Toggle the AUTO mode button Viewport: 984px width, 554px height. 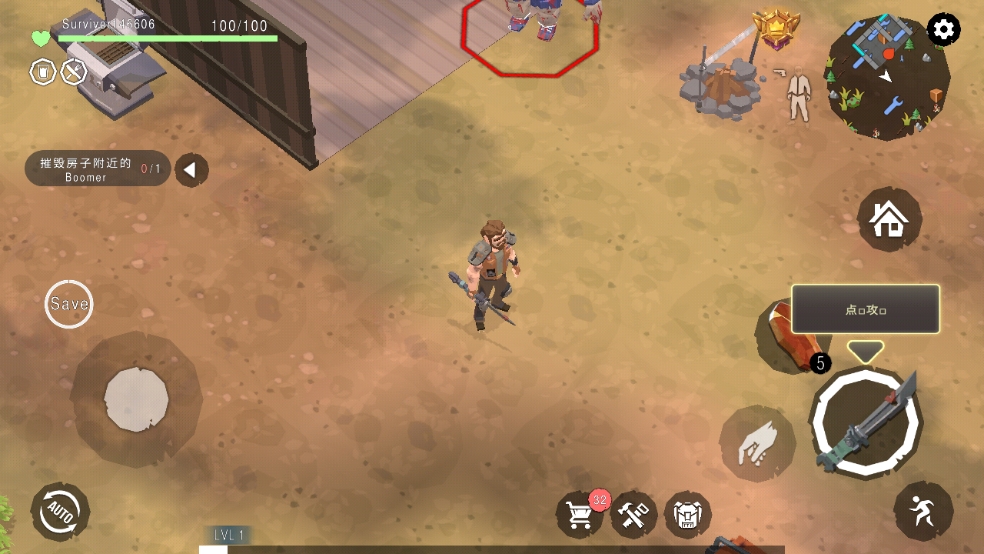coord(59,512)
